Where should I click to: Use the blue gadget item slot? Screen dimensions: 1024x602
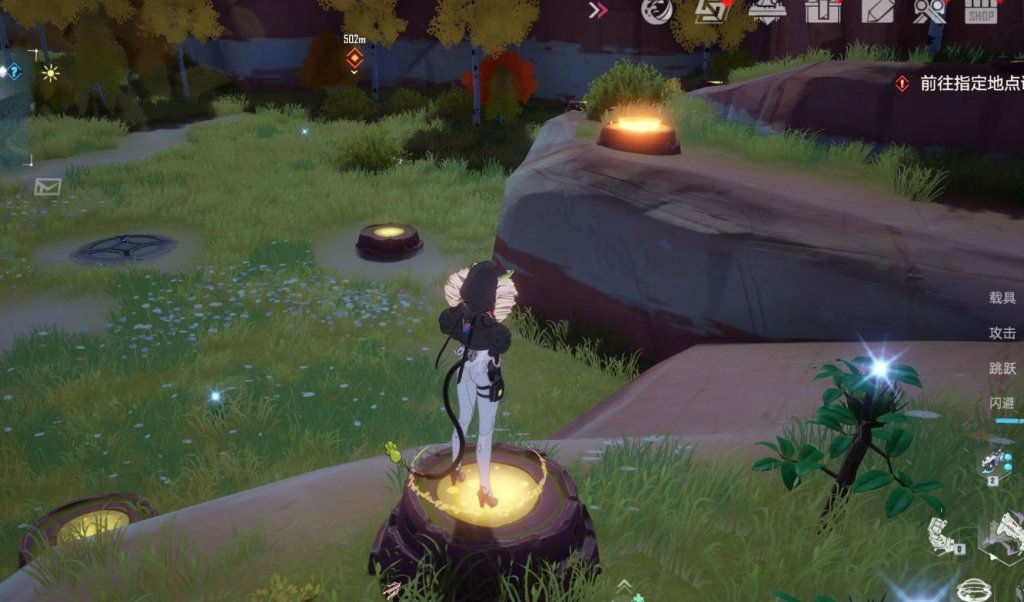coord(996,462)
